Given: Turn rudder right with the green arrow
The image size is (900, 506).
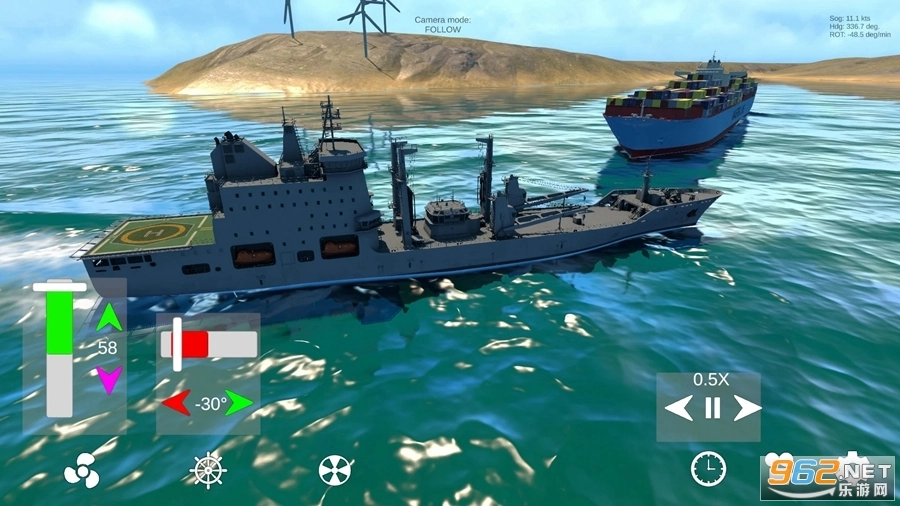Looking at the screenshot, I should coord(240,404).
